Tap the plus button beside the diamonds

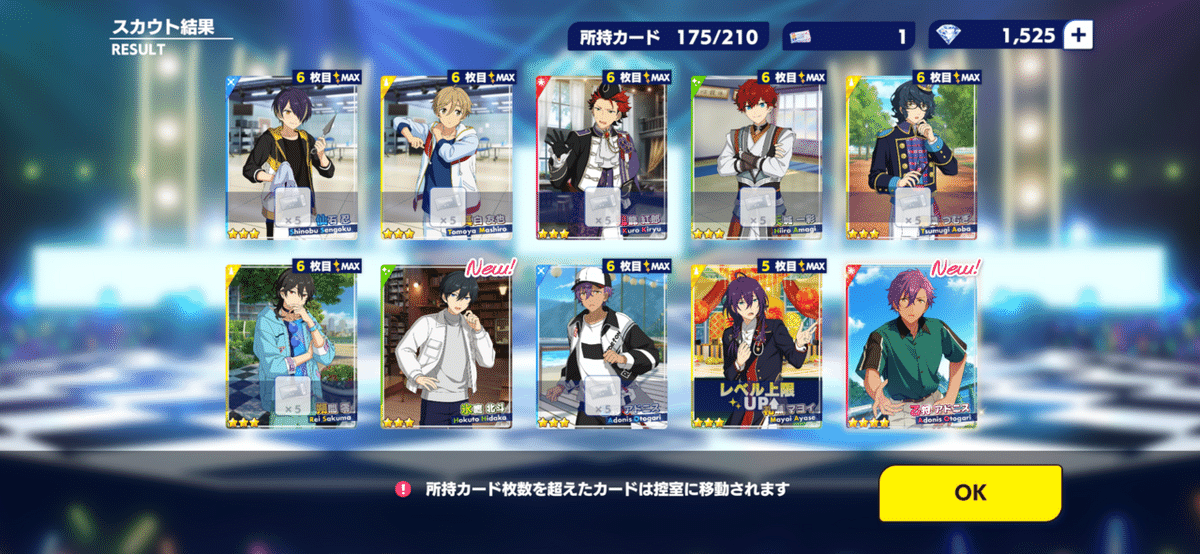point(1078,36)
